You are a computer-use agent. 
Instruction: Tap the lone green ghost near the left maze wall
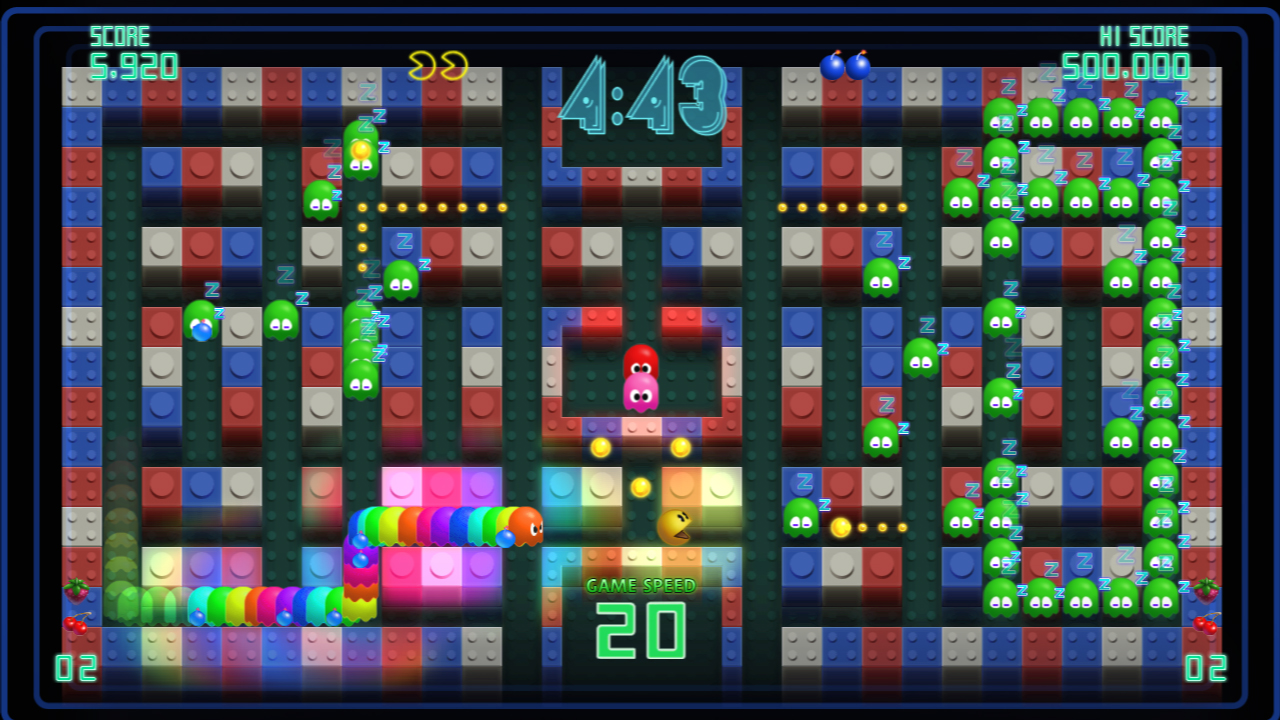tap(283, 318)
